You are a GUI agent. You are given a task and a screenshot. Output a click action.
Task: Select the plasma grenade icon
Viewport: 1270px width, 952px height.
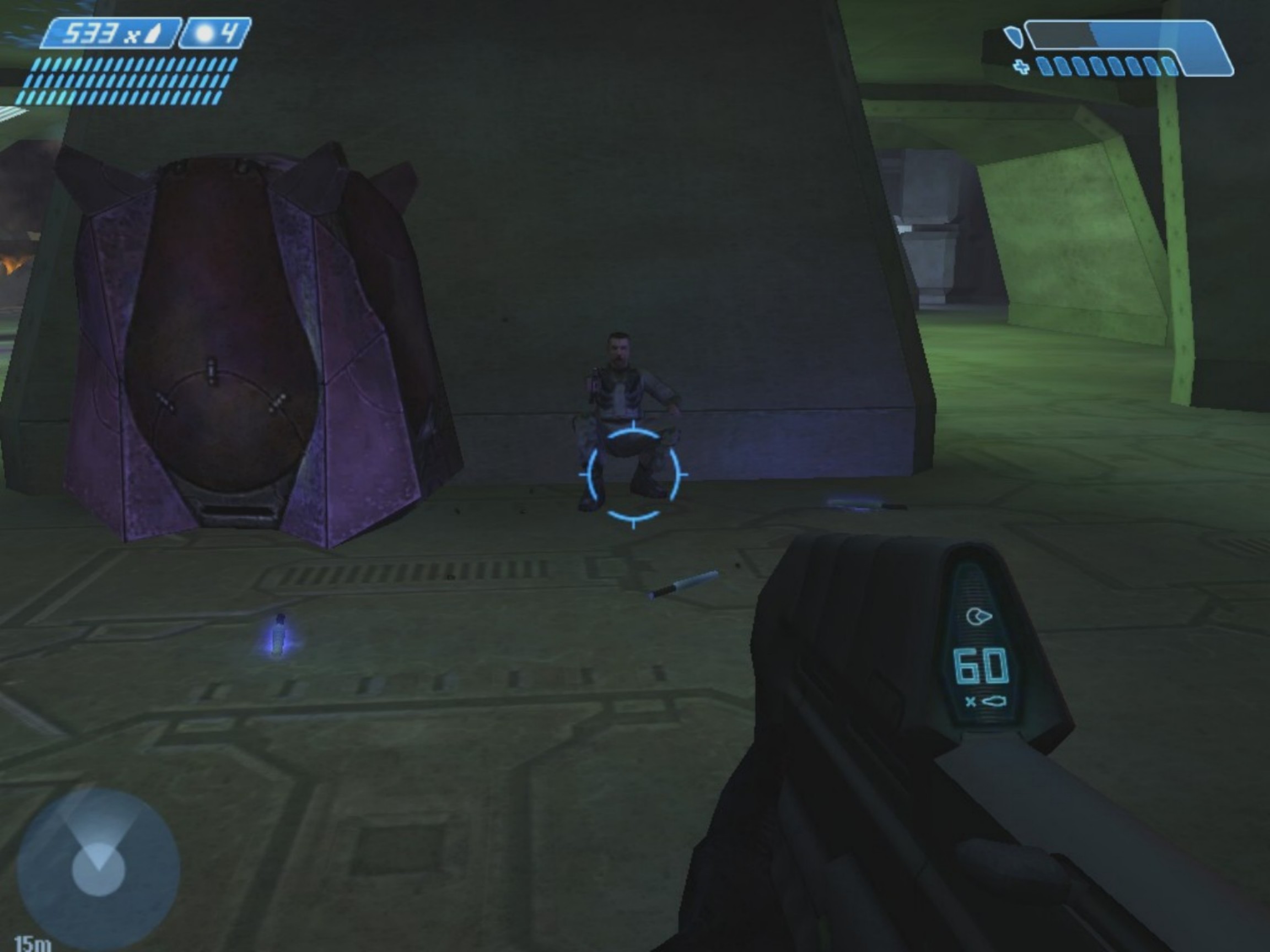coord(205,34)
